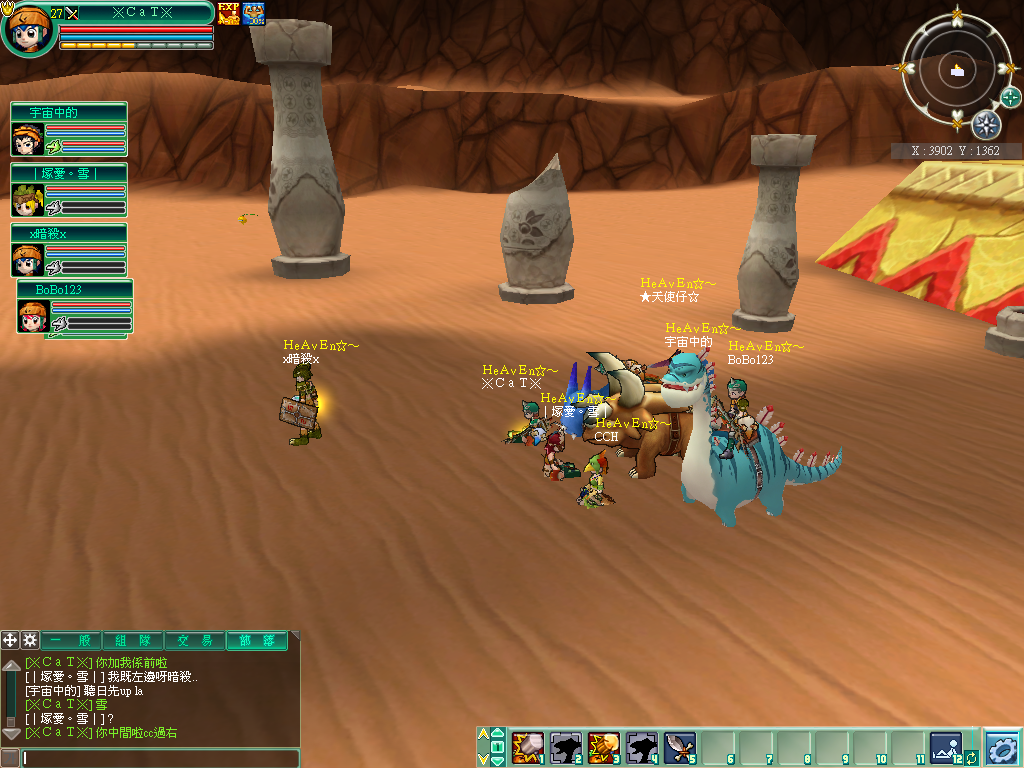This screenshot has width=1024, height=768.
Task: Open chat settings with the gear icon
Action: coord(30,640)
